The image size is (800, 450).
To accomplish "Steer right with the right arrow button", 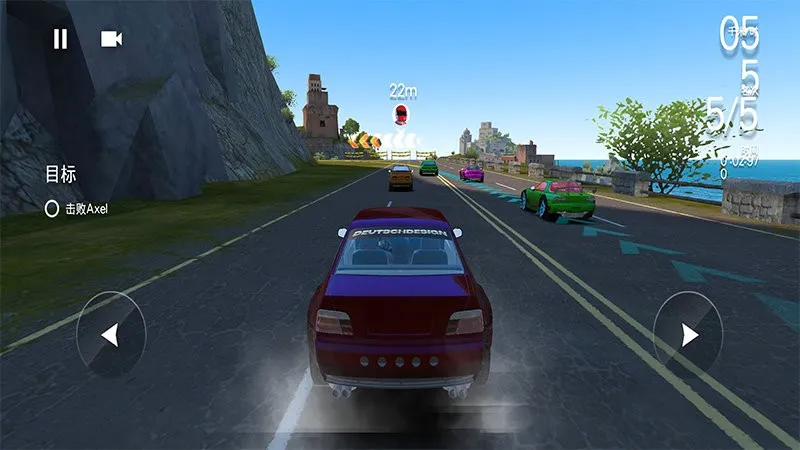I will click(x=688, y=334).
